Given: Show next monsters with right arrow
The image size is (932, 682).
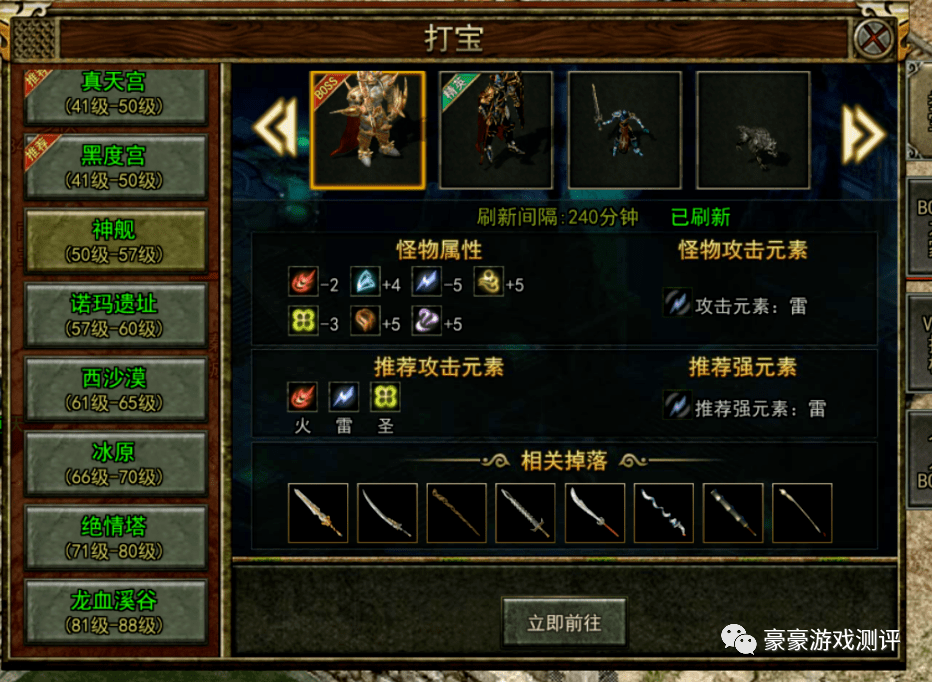Looking at the screenshot, I should pos(863,130).
